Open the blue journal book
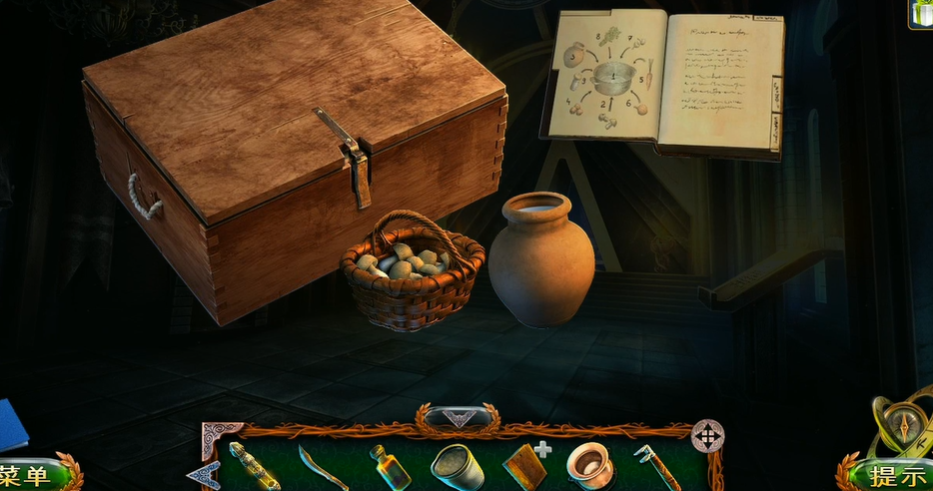 point(12,425)
